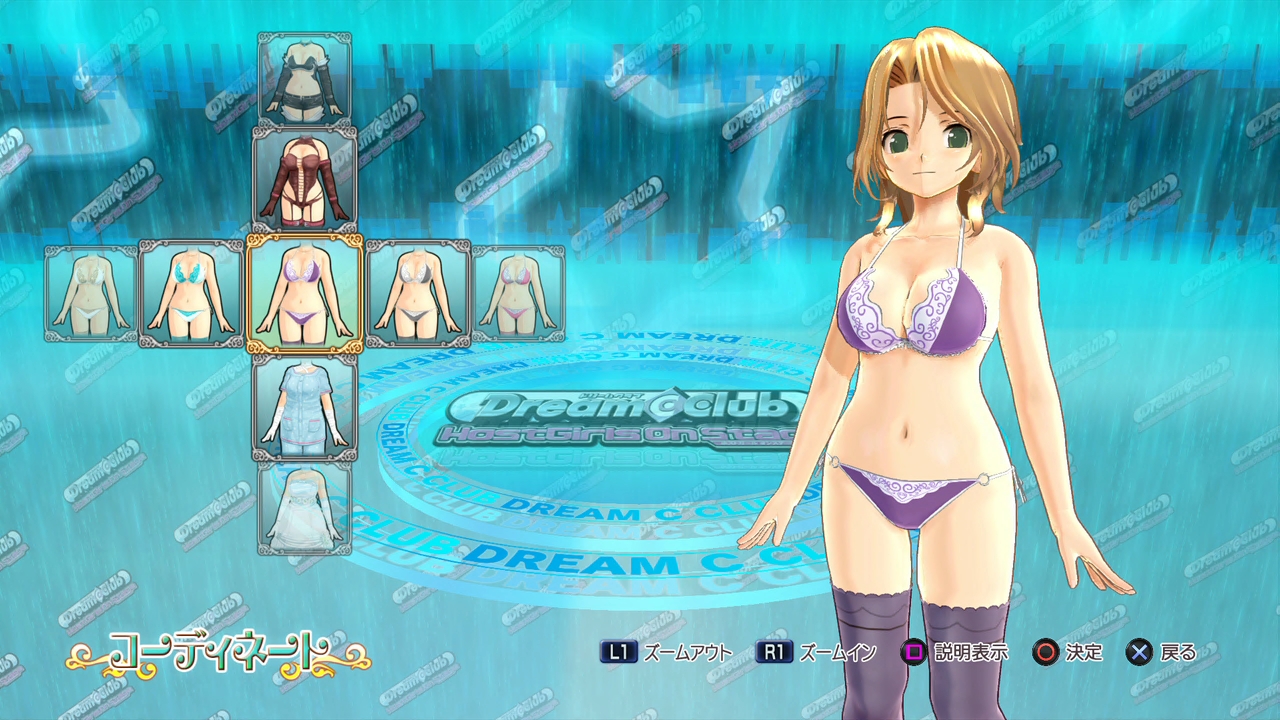Choose the highlighted purple bikini thumbnail
The image size is (1280, 720).
304,294
